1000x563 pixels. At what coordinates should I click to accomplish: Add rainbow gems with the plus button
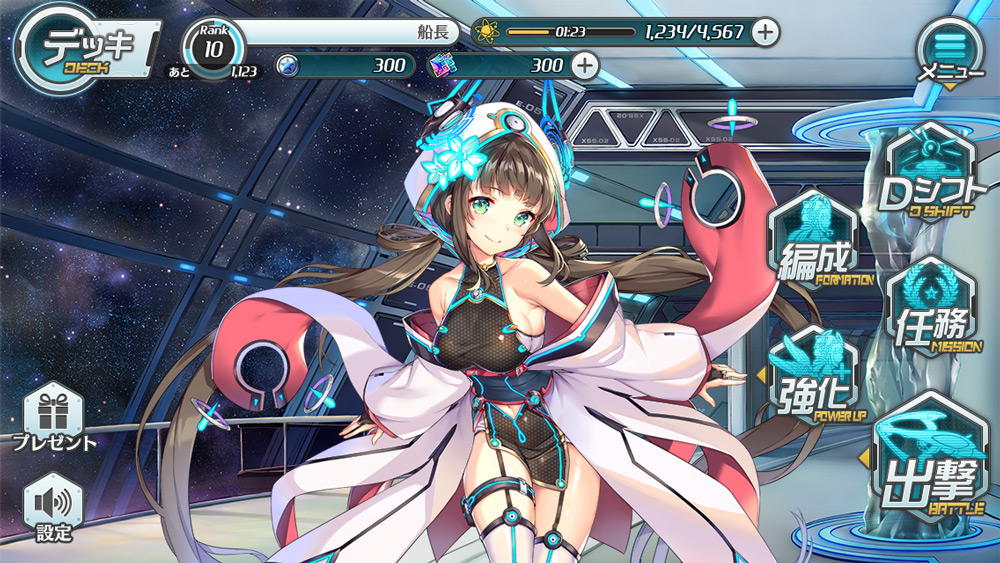click(584, 66)
